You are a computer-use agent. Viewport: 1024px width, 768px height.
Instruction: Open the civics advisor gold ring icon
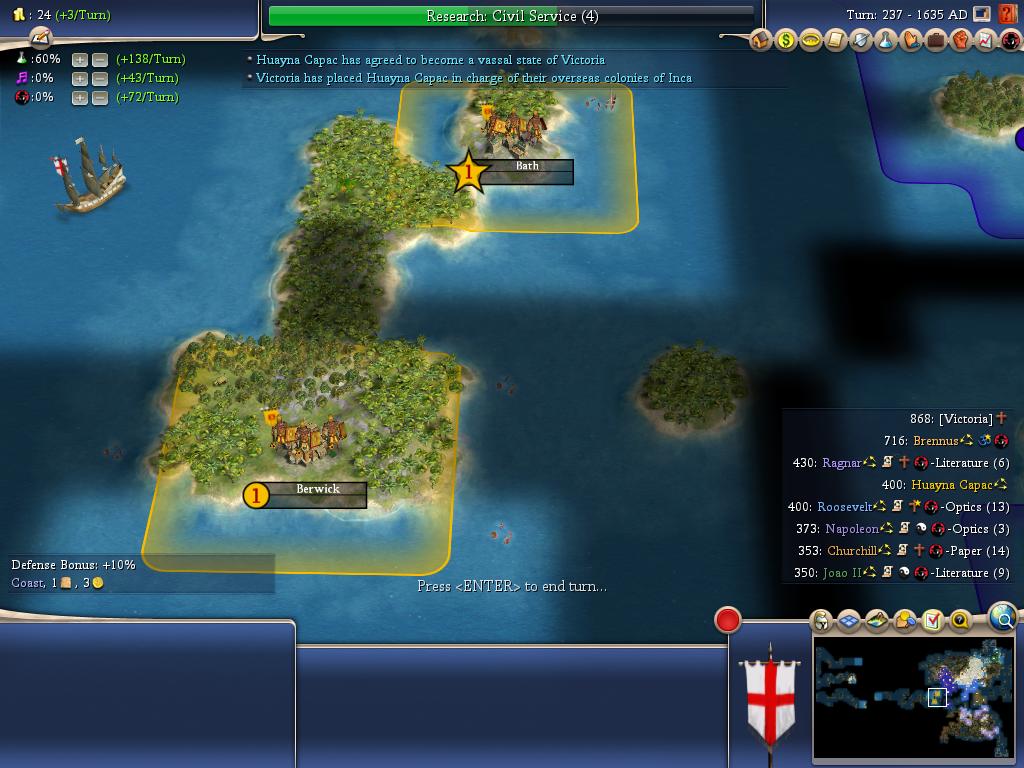(x=811, y=41)
